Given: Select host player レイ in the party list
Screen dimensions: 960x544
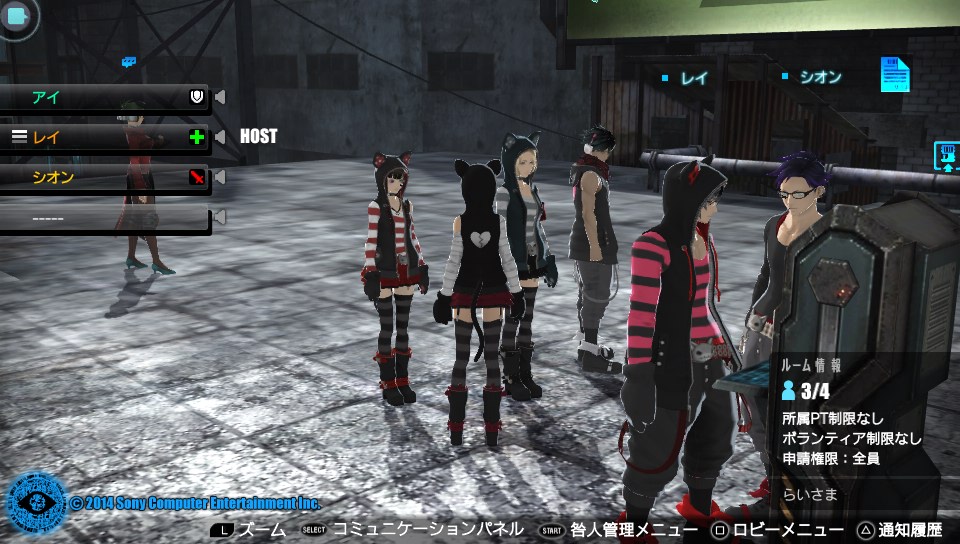Looking at the screenshot, I should (x=100, y=137).
